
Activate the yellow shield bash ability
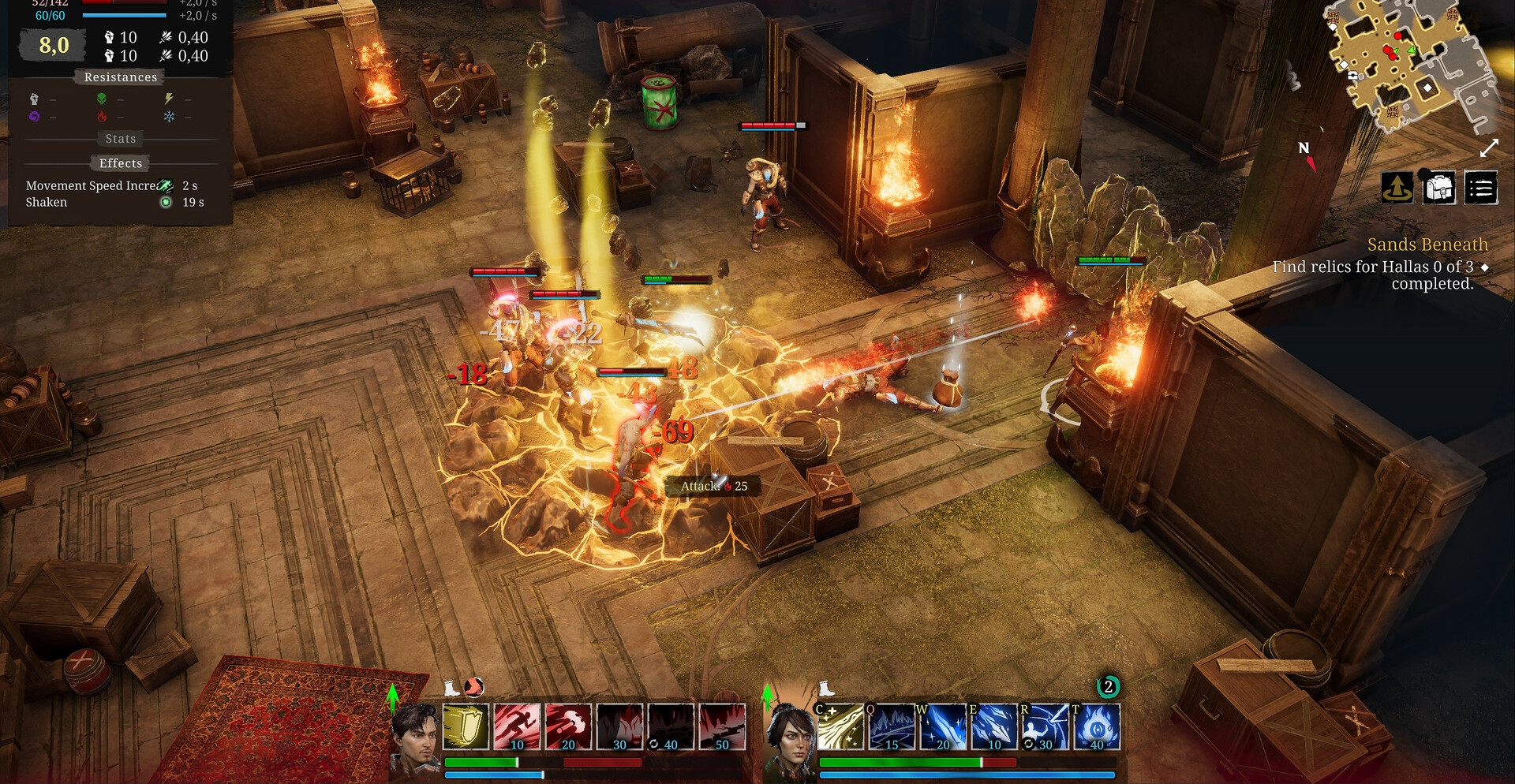coord(466,726)
